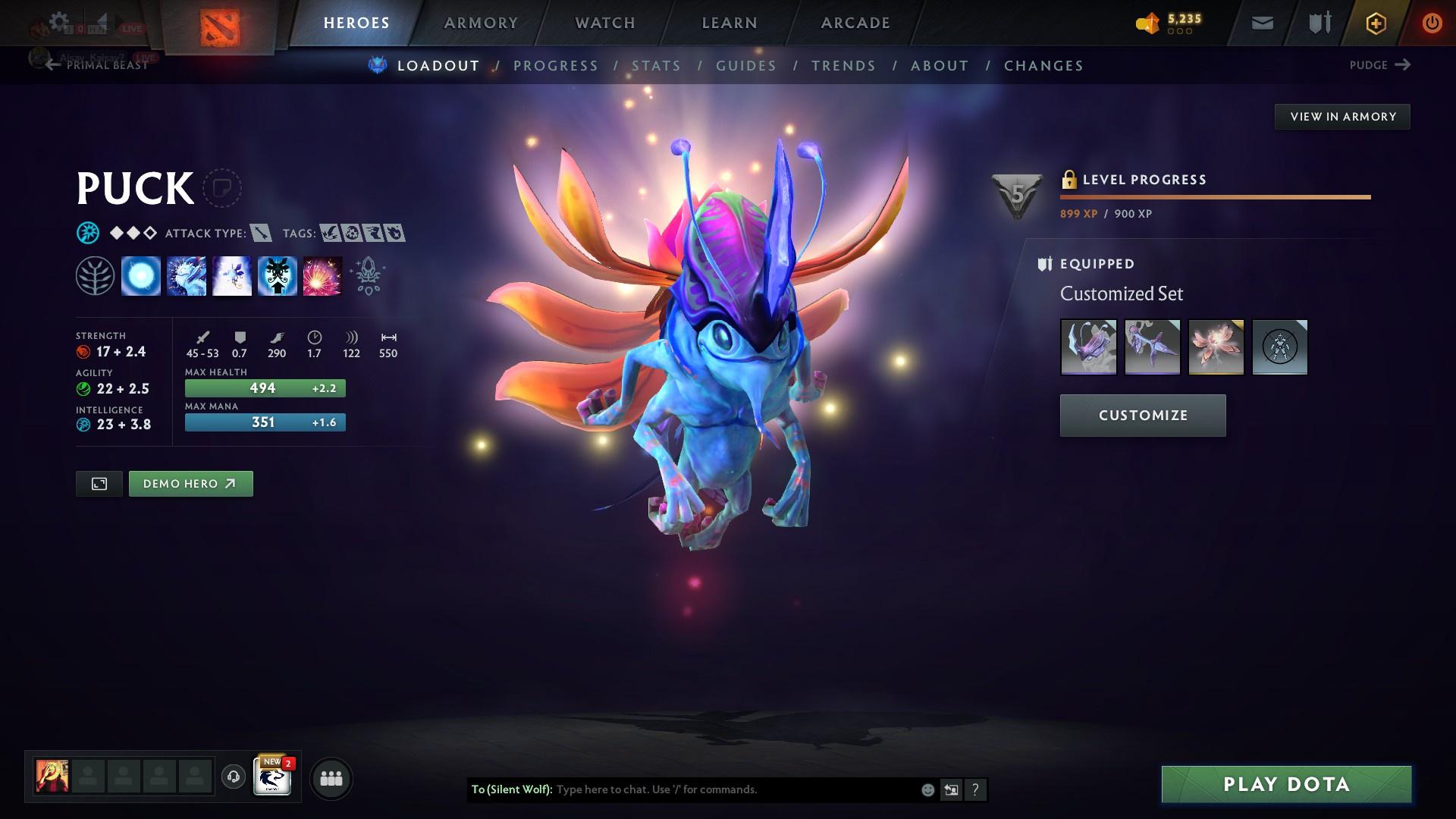Open the Dream Coil ability icon

322,276
